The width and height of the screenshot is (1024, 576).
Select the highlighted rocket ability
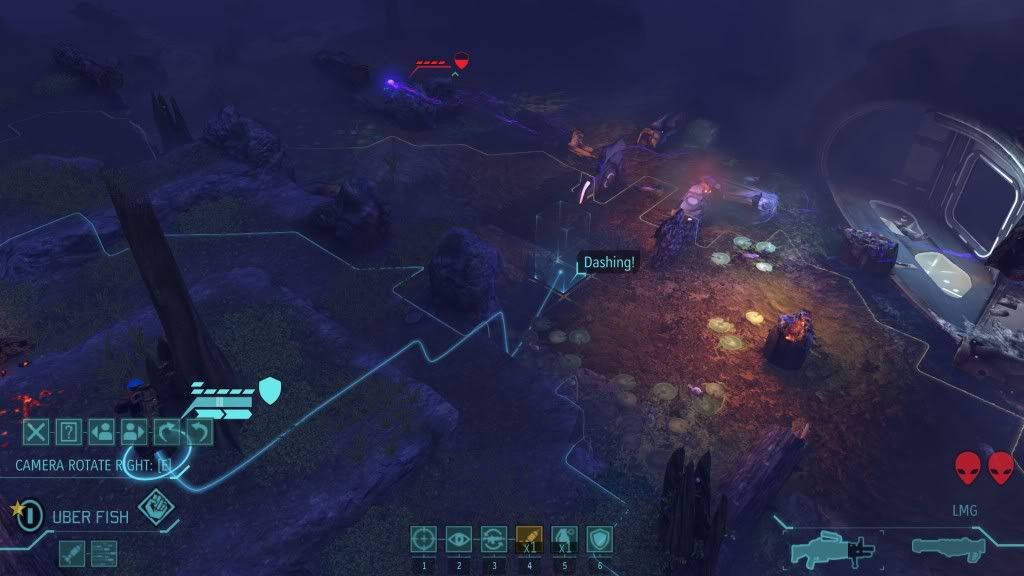click(x=529, y=540)
